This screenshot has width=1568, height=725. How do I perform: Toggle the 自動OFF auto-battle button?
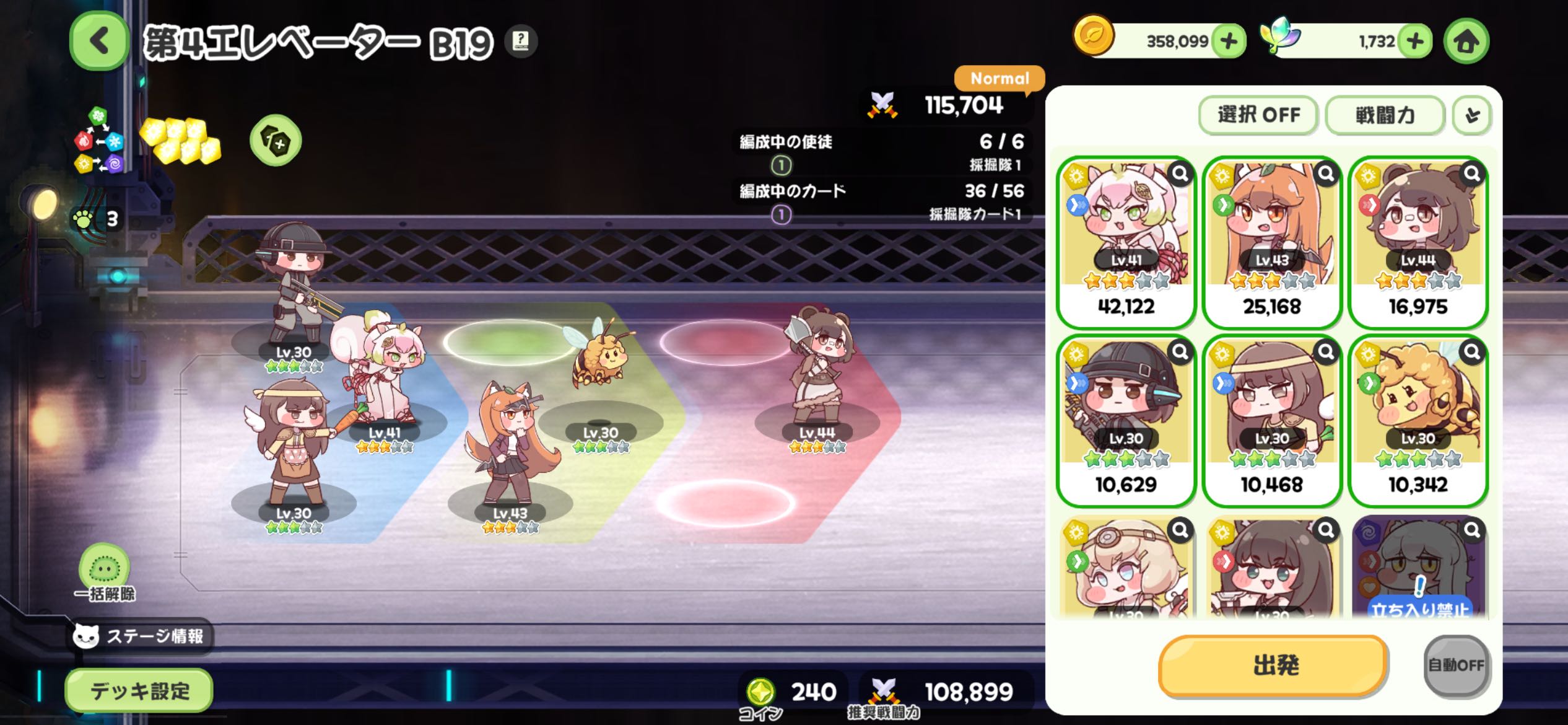coord(1456,666)
